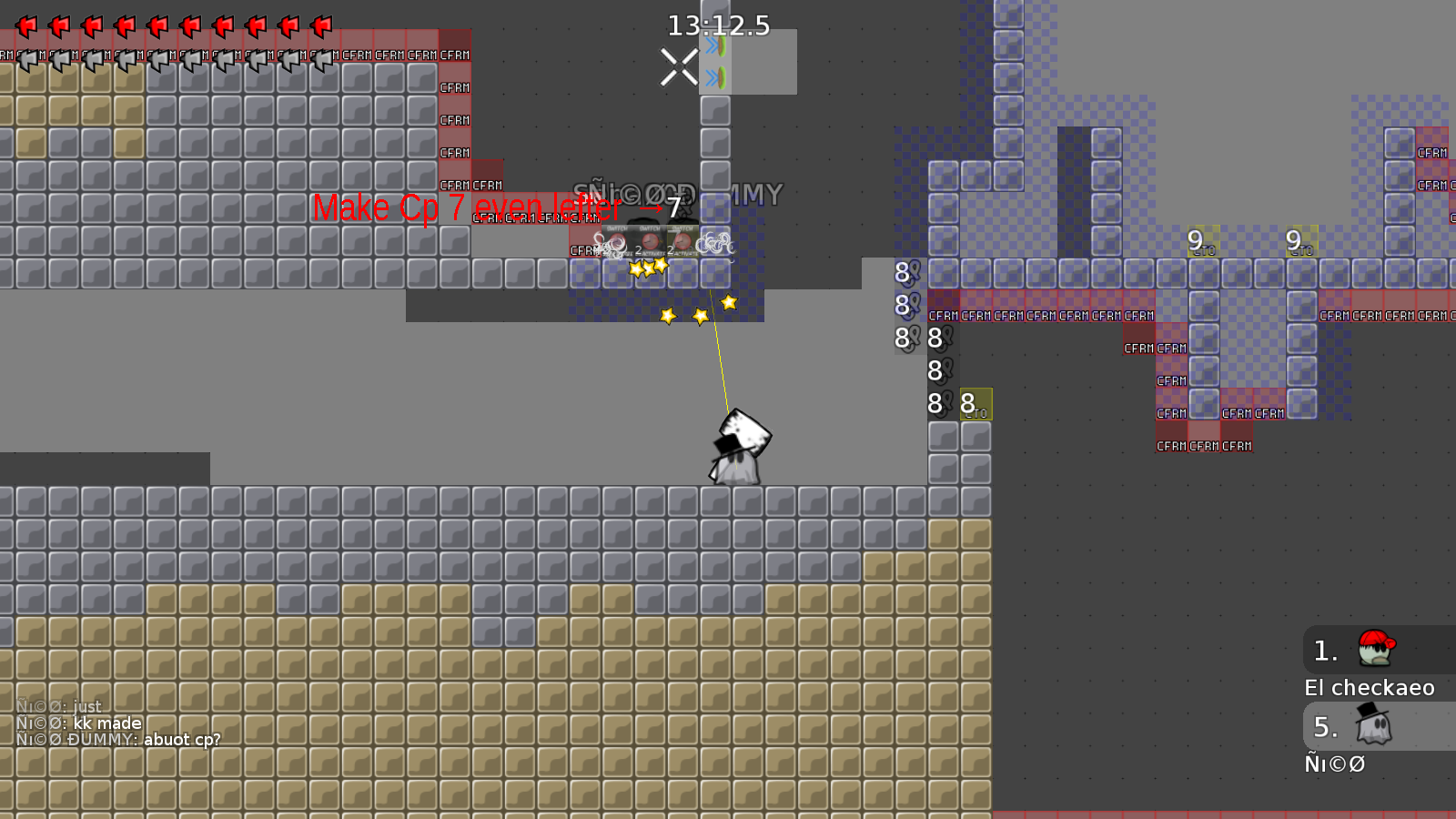Select a purple switch door numbered 8
Image resolution: width=1456 pixels, height=819 pixels.
point(901,270)
